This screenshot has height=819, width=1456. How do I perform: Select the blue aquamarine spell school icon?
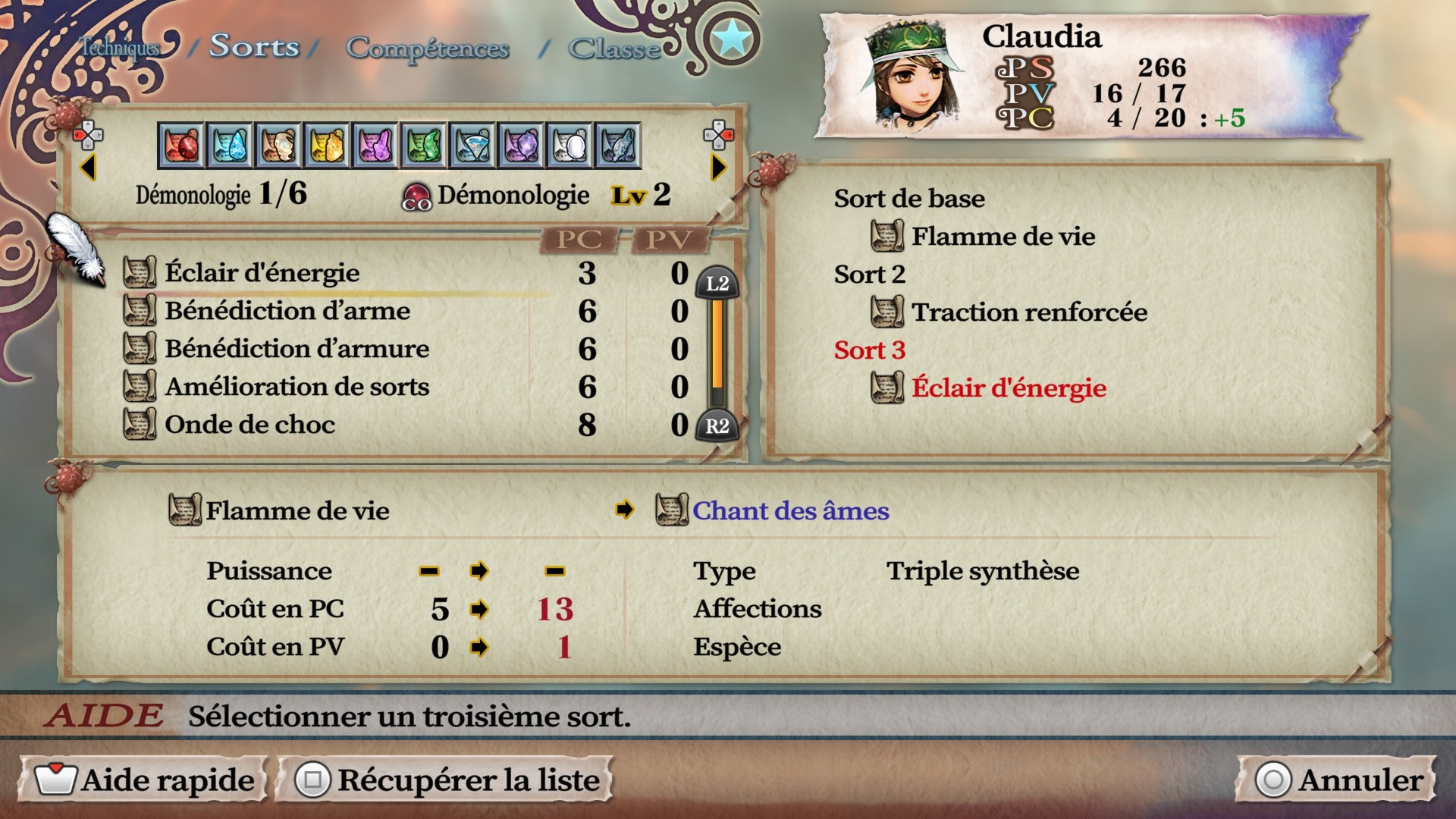[230, 145]
